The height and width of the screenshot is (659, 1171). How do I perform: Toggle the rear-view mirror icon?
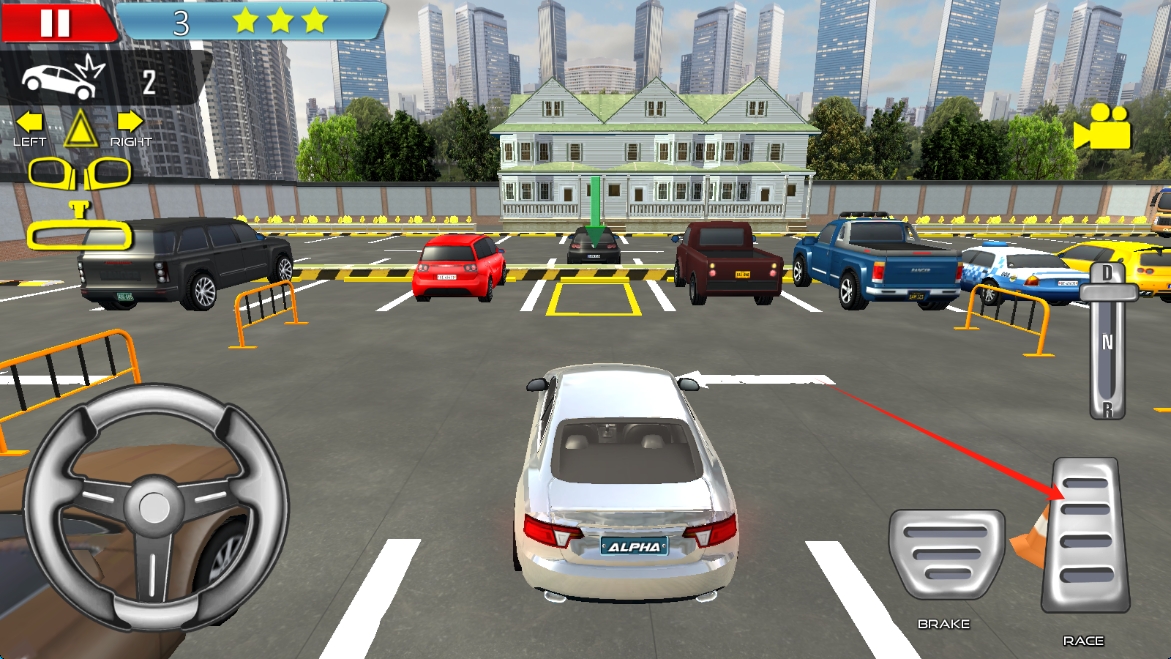click(x=80, y=236)
